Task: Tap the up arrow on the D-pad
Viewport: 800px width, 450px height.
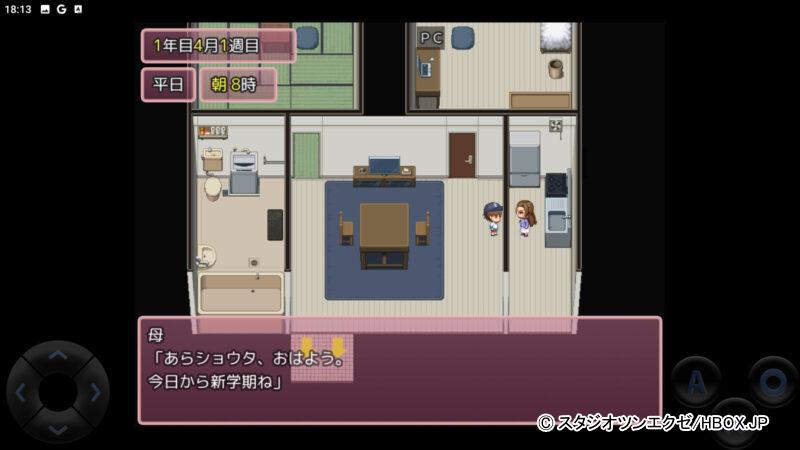Action: 58,356
